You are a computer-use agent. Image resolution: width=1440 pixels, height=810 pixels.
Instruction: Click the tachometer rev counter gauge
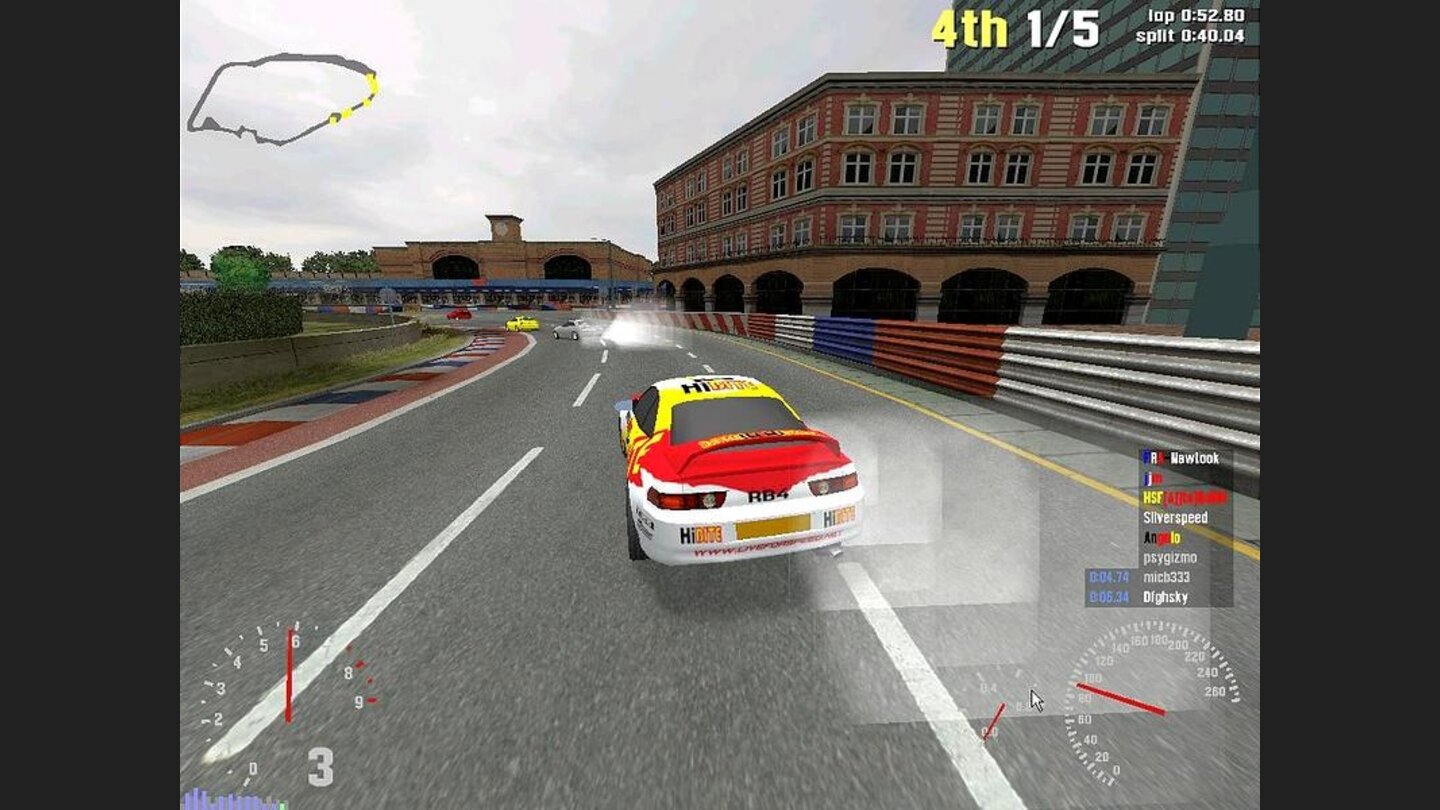(x=280, y=690)
